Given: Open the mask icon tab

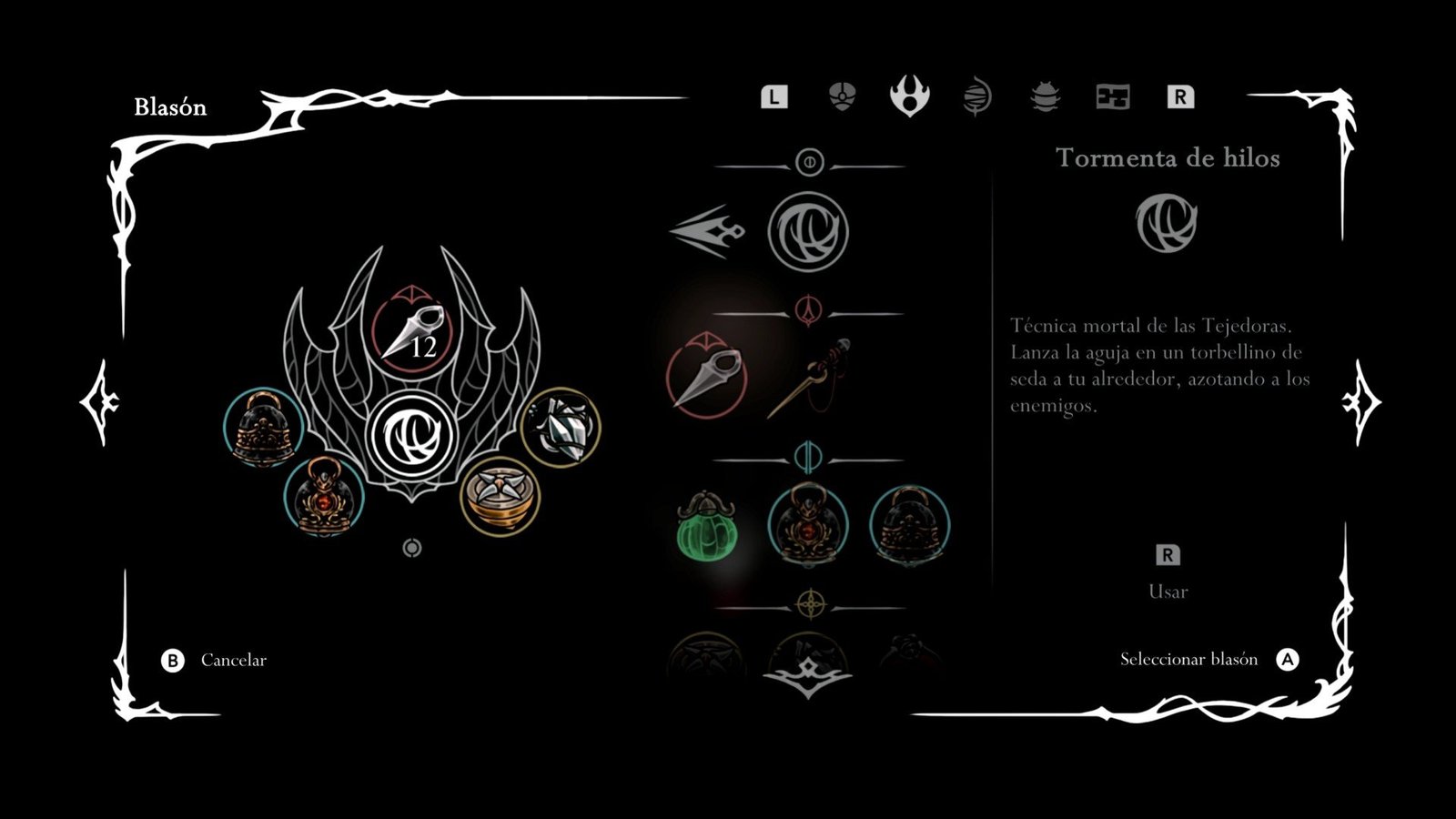Looking at the screenshot, I should point(843,96).
